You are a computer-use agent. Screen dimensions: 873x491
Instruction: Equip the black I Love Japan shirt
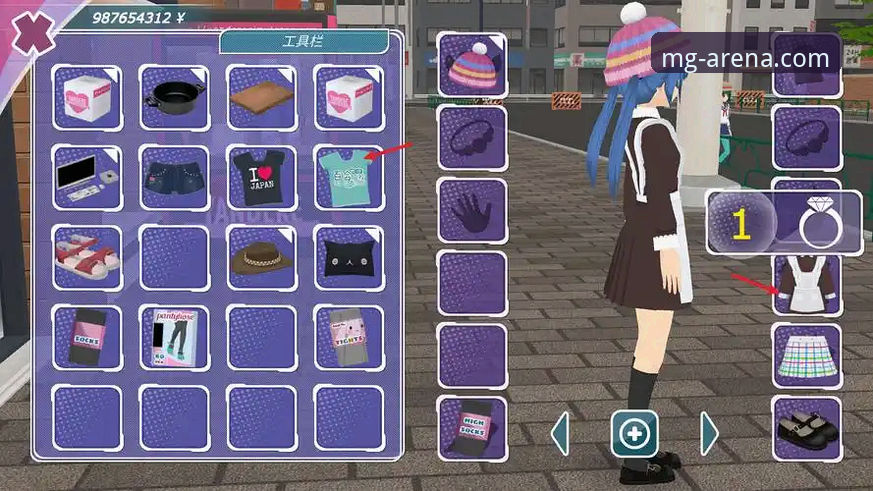pos(262,177)
